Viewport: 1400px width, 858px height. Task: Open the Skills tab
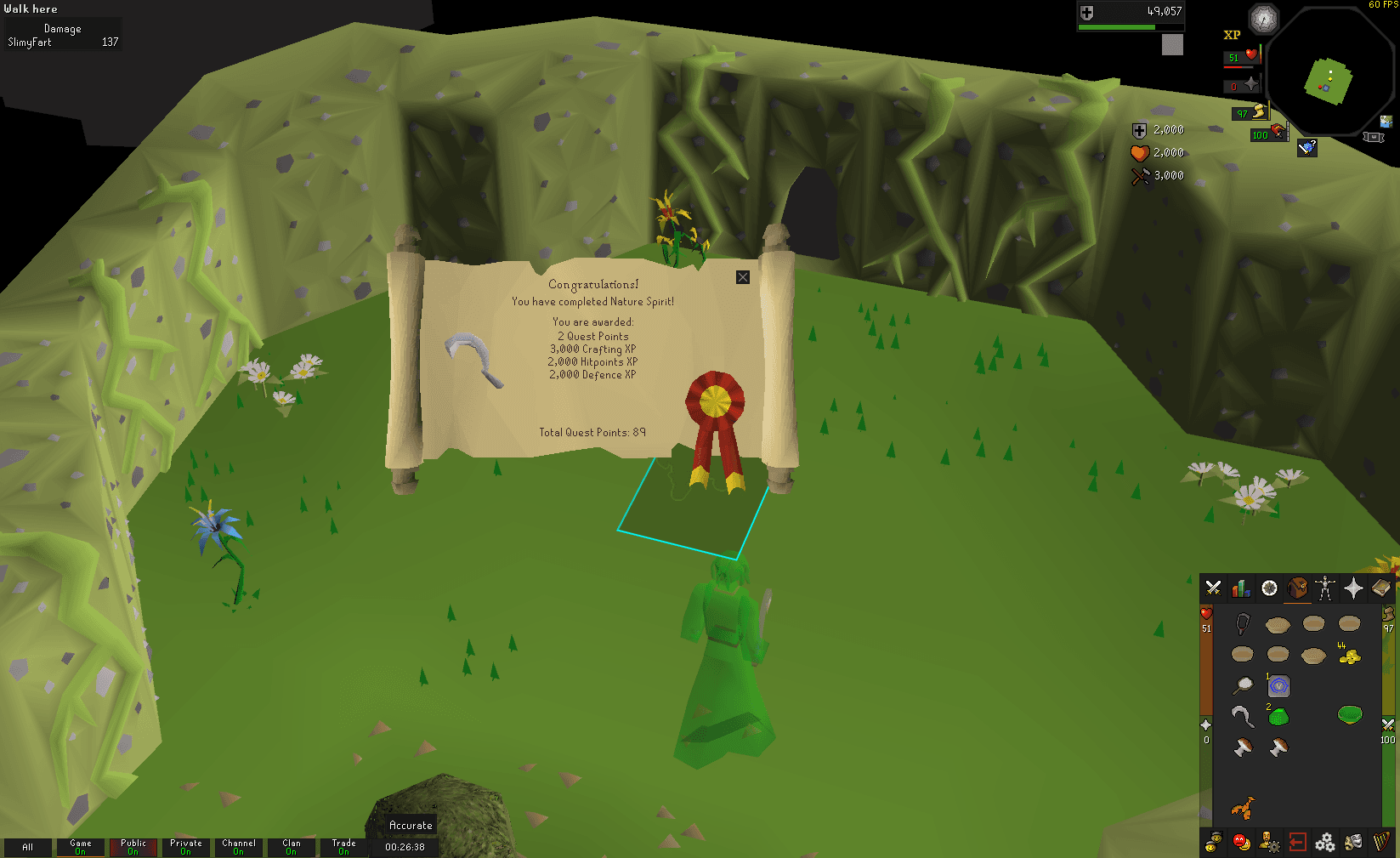[1239, 588]
